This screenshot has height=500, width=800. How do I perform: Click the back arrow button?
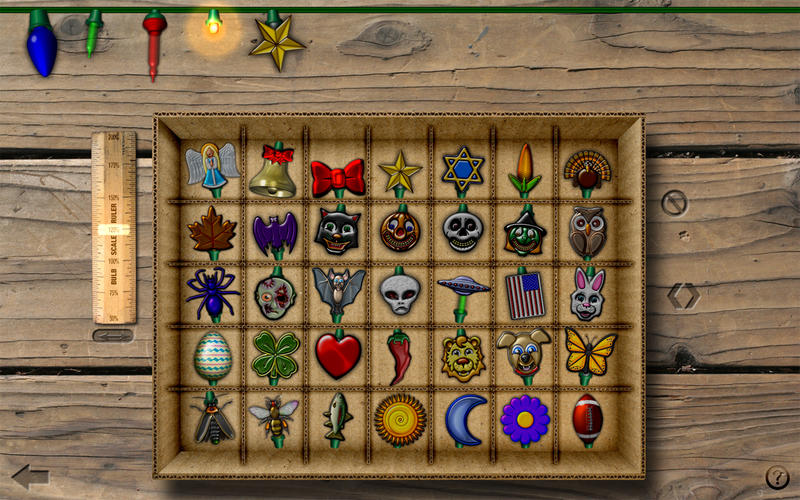(x=30, y=476)
